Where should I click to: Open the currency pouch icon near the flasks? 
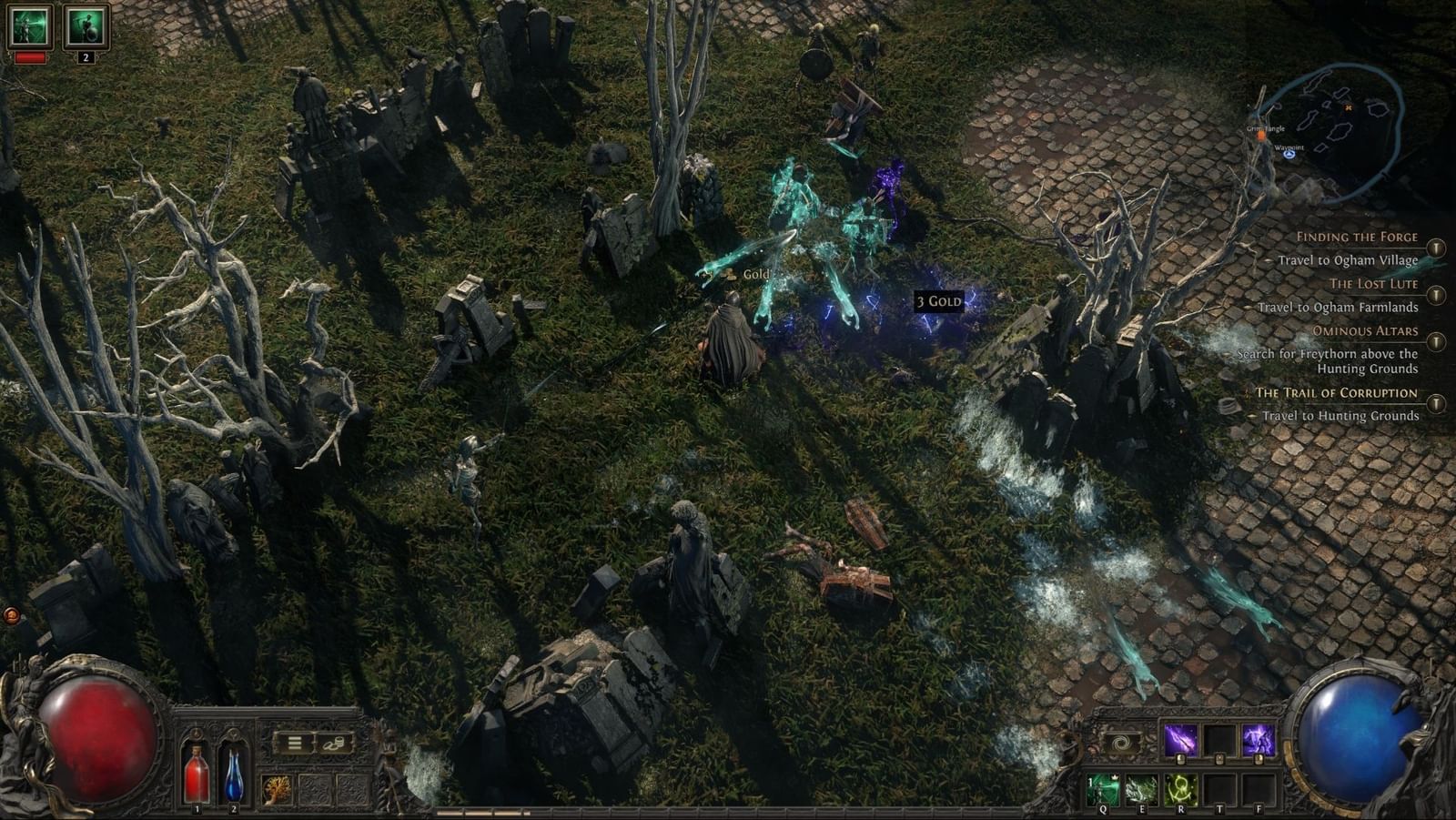pyautogui.click(x=333, y=744)
